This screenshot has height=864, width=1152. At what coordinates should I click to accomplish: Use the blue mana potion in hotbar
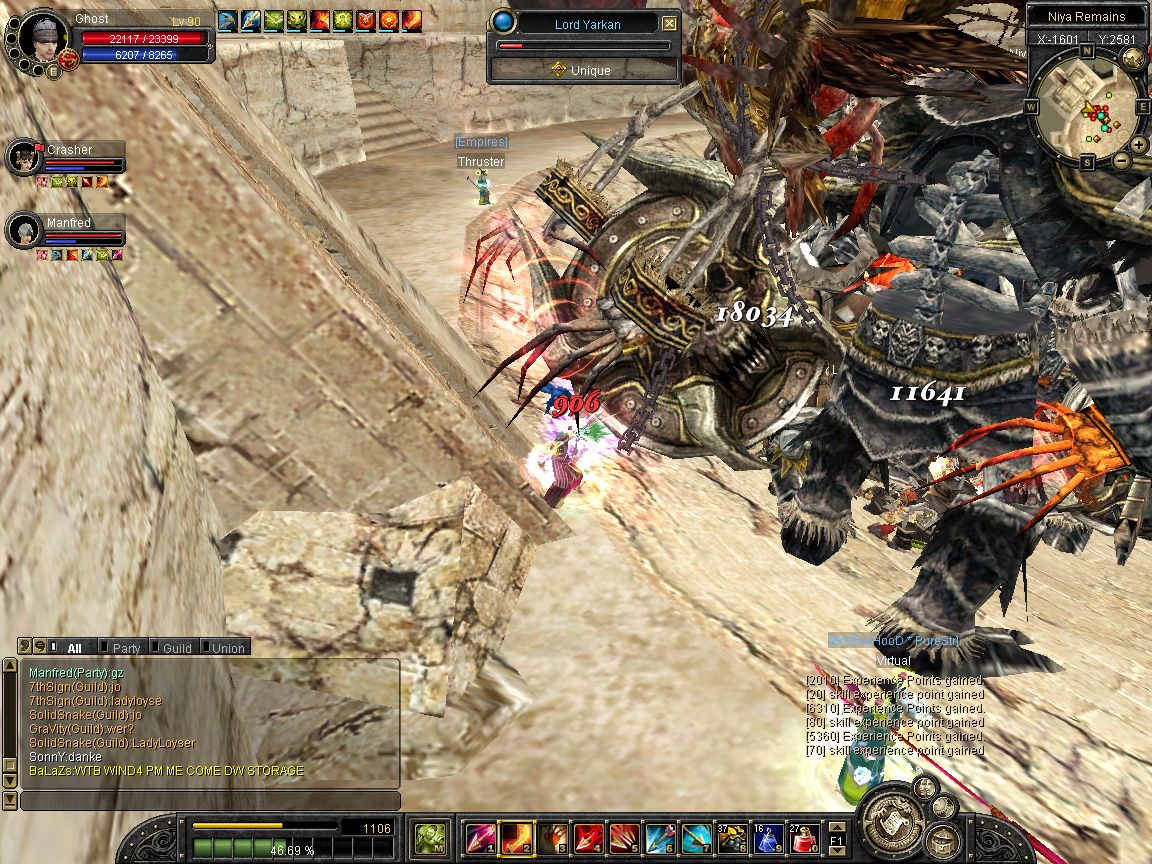click(x=768, y=836)
